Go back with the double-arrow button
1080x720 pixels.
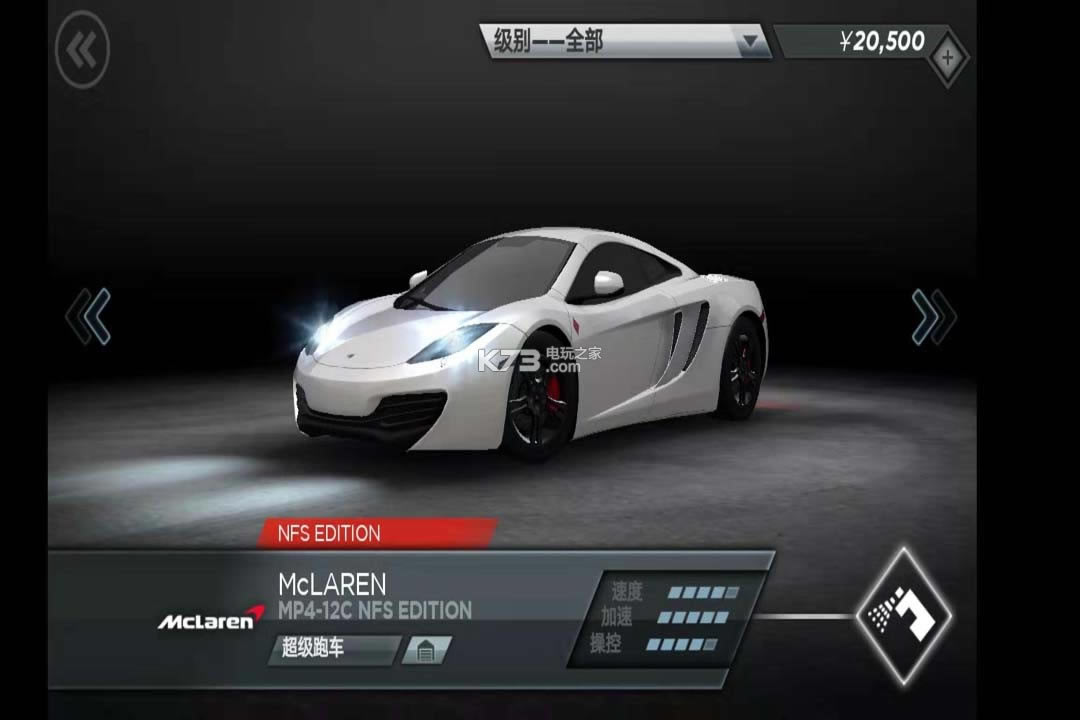(x=82, y=48)
